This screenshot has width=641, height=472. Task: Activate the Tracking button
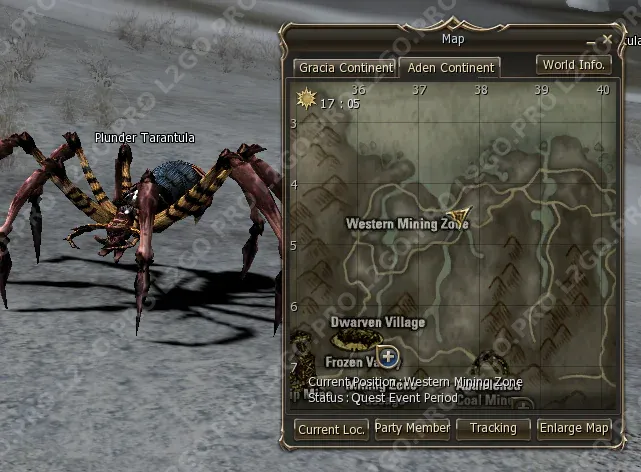pos(493,428)
